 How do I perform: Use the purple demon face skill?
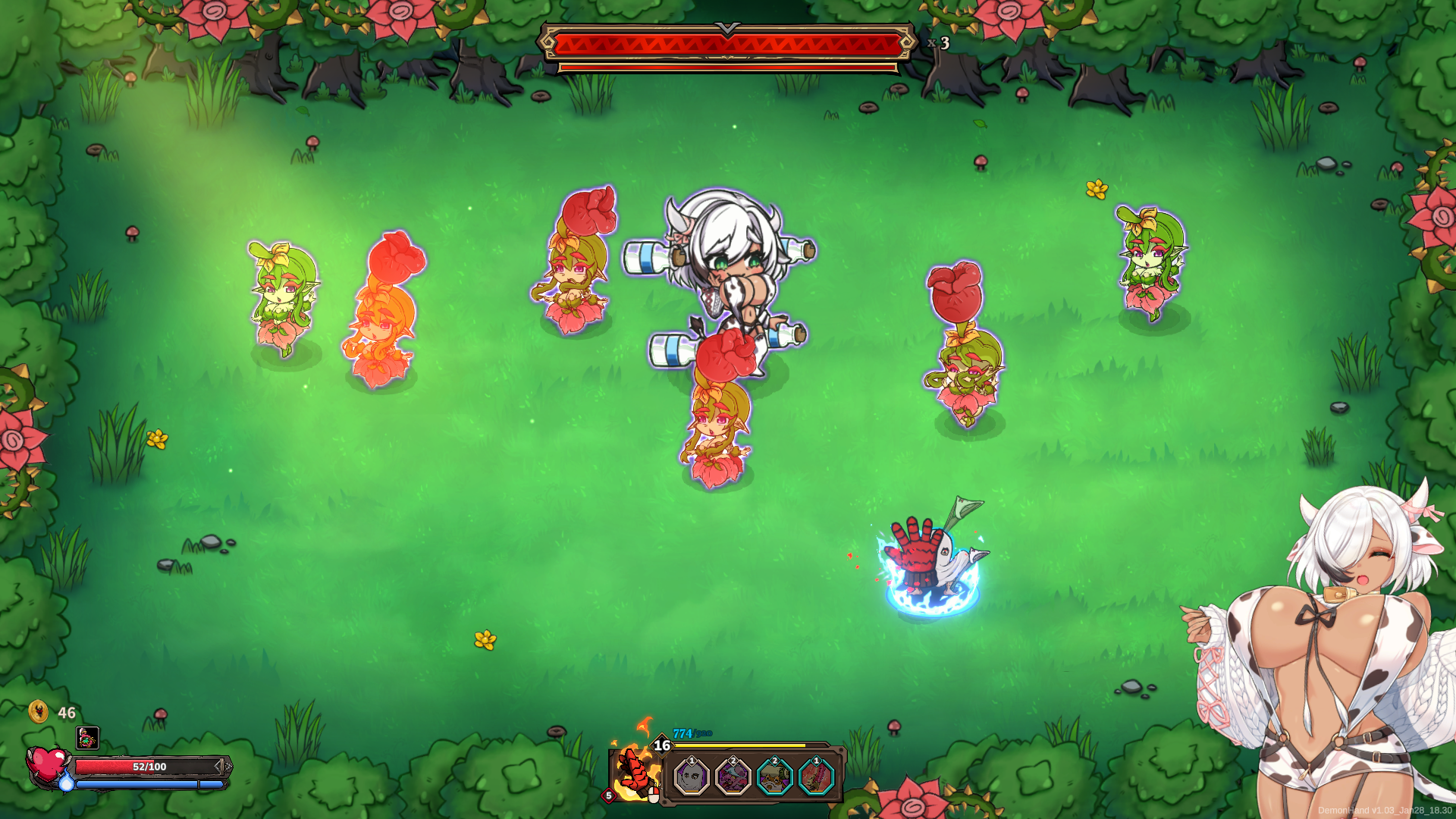pyautogui.click(x=733, y=777)
